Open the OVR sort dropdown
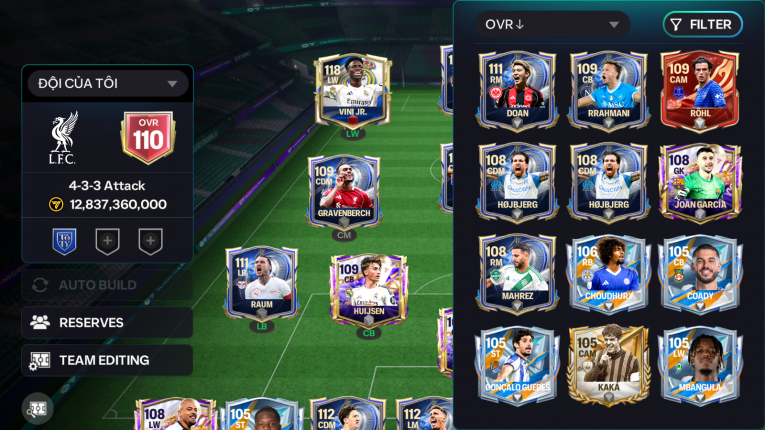Screen dimensions: 765x430 click(x=552, y=25)
